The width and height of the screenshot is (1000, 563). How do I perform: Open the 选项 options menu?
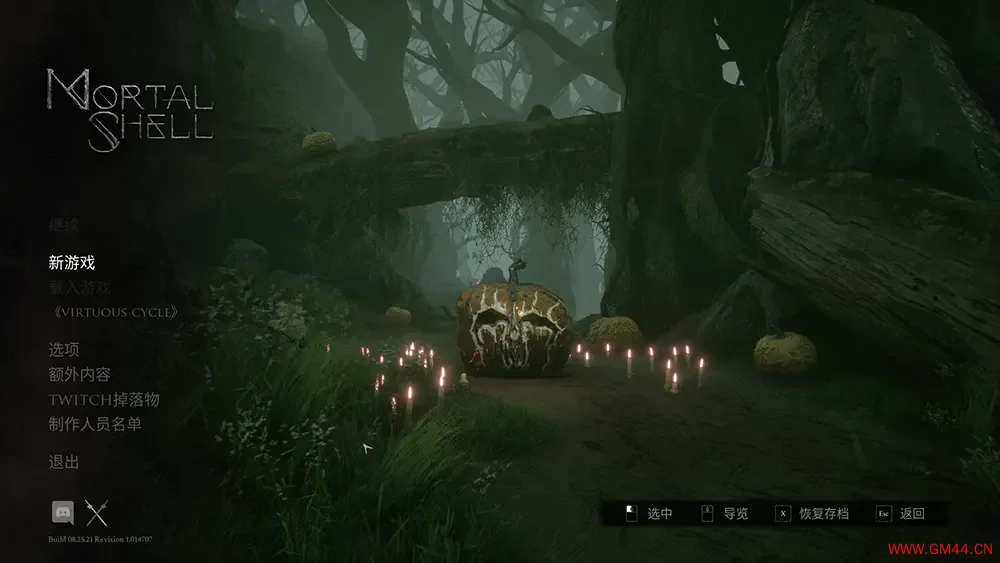click(x=64, y=350)
